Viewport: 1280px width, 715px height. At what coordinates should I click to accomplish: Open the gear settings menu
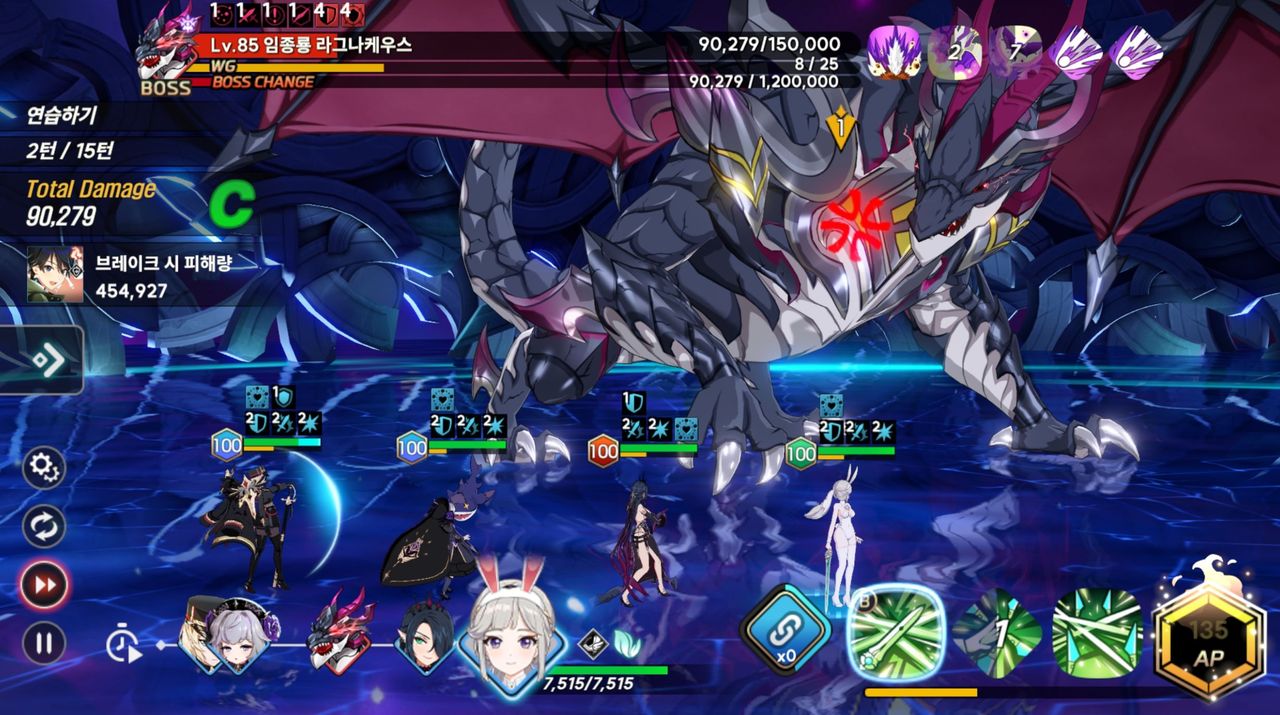pyautogui.click(x=44, y=467)
